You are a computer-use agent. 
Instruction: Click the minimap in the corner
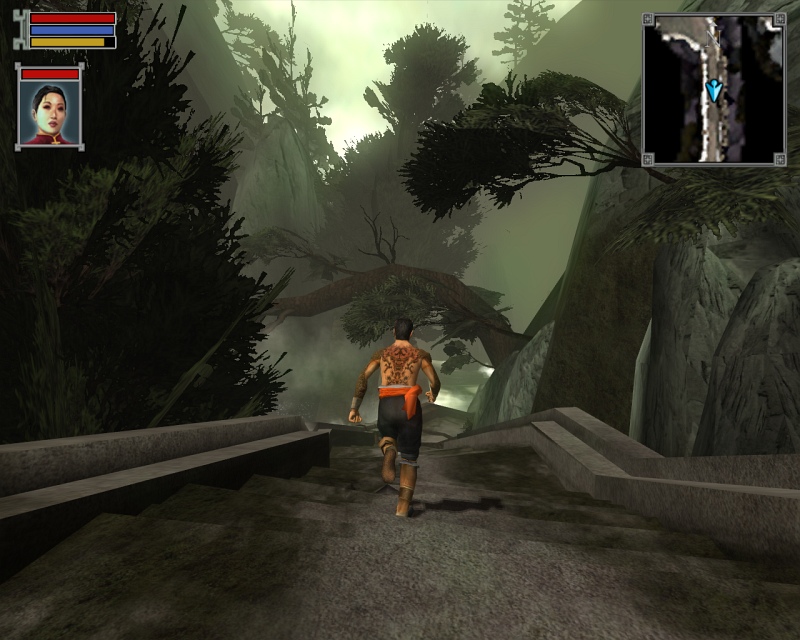tap(713, 88)
